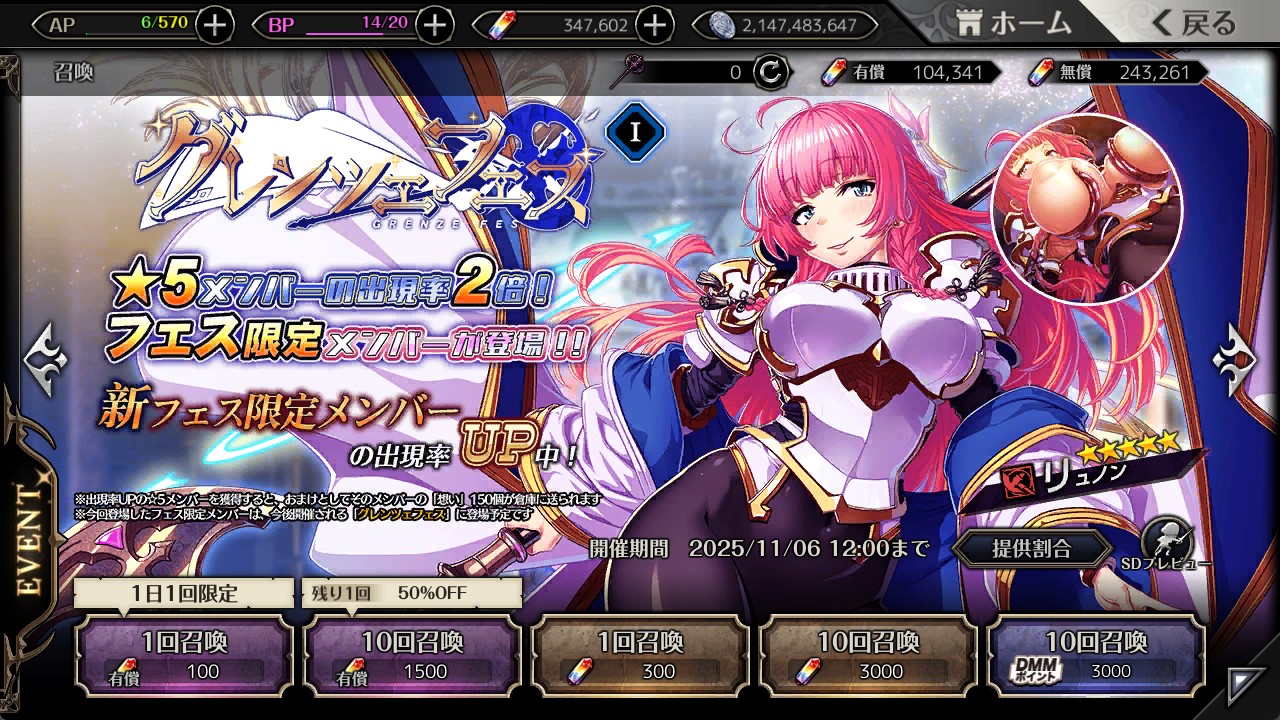This screenshot has height=720, width=1280.
Task: Buy more gems with the plus button
Action: point(654,25)
